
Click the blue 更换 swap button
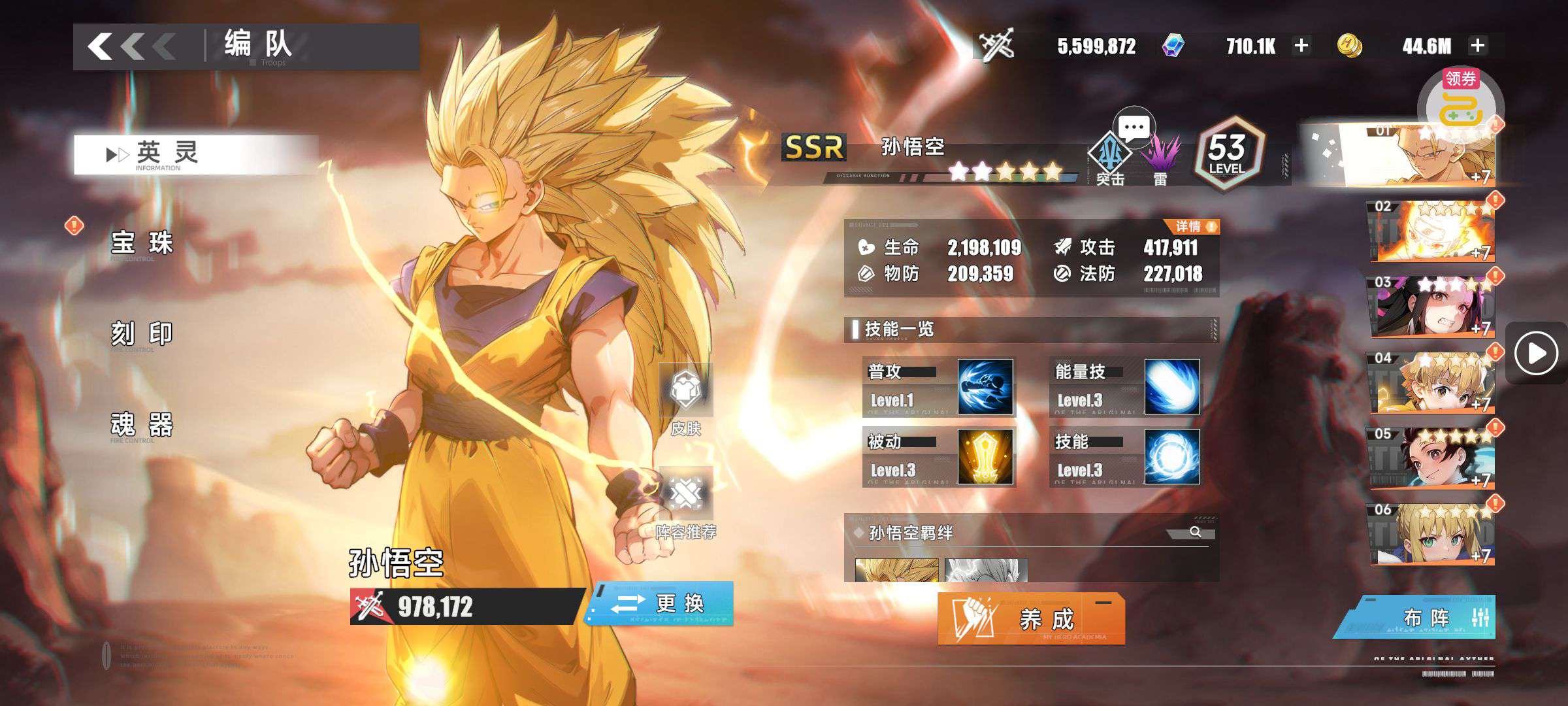[661, 603]
